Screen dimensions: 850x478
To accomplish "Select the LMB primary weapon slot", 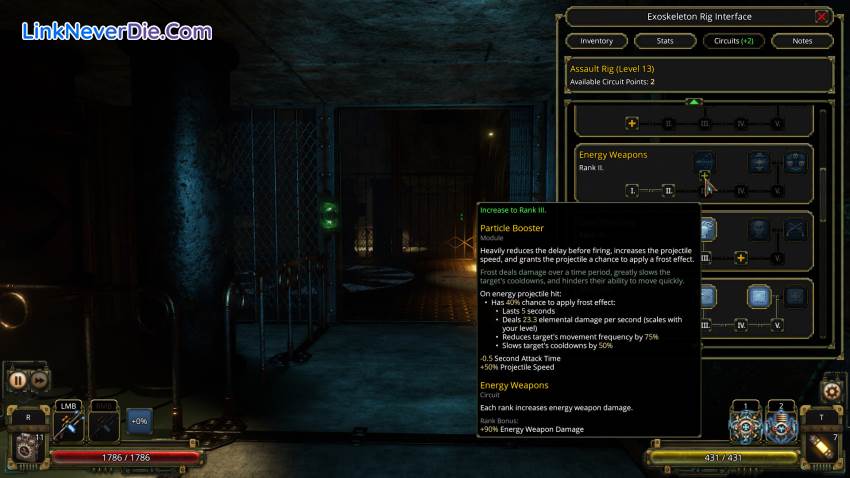I will click(69, 424).
